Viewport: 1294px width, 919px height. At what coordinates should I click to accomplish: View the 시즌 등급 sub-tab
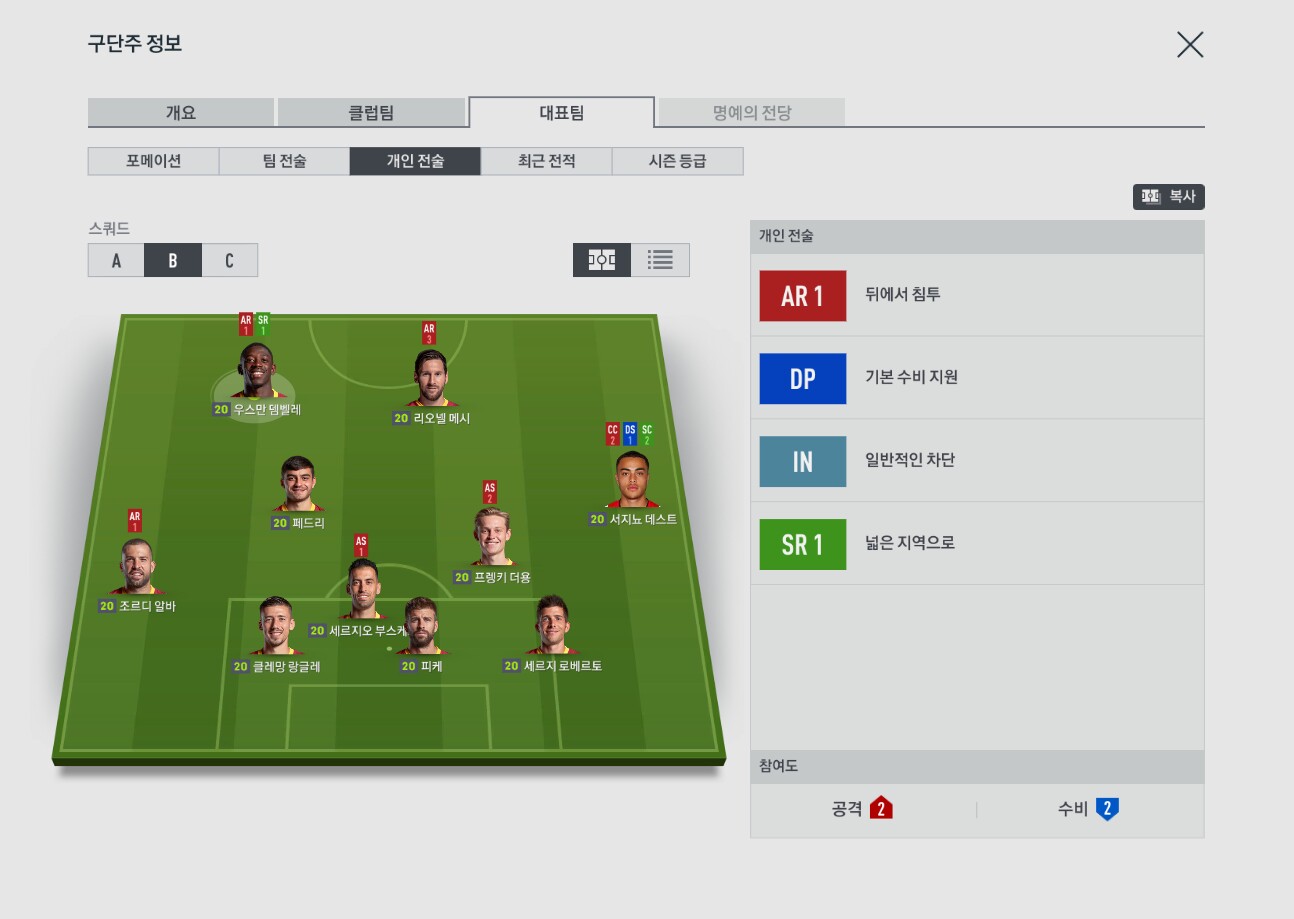(x=677, y=161)
